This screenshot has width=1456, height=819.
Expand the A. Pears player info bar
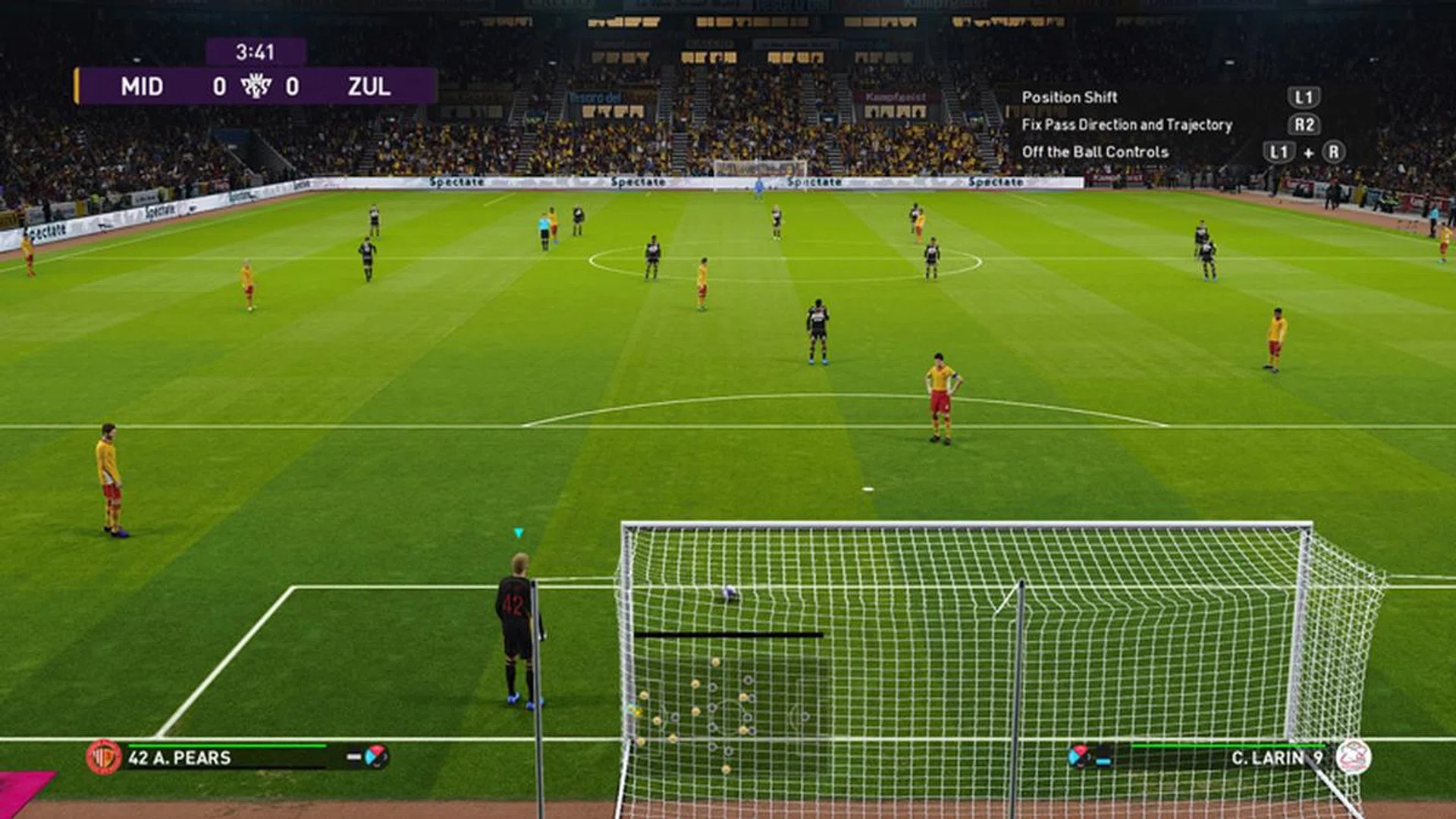click(x=227, y=757)
